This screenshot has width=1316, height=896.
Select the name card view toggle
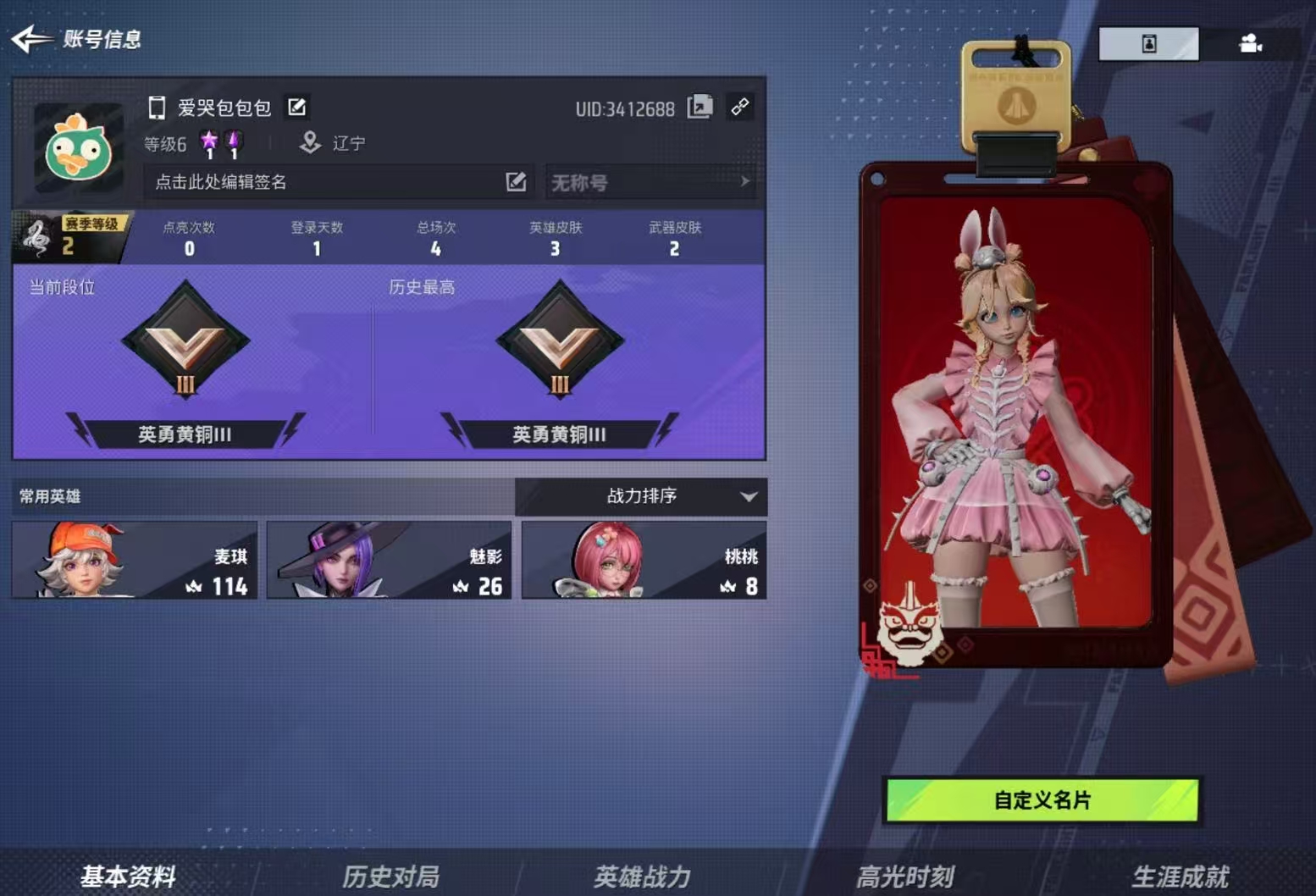pos(1148,43)
